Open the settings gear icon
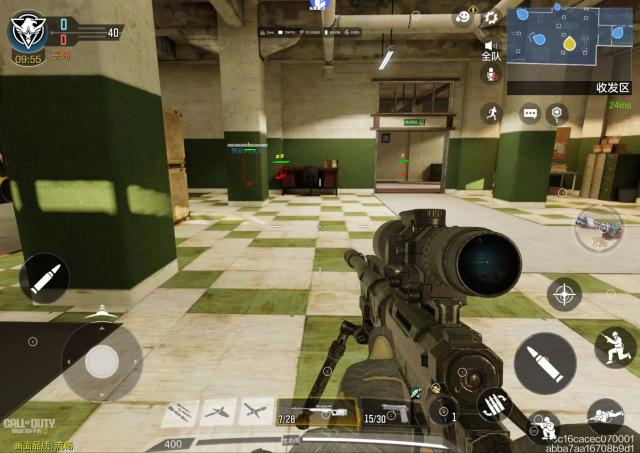The width and height of the screenshot is (640, 453). tap(490, 18)
